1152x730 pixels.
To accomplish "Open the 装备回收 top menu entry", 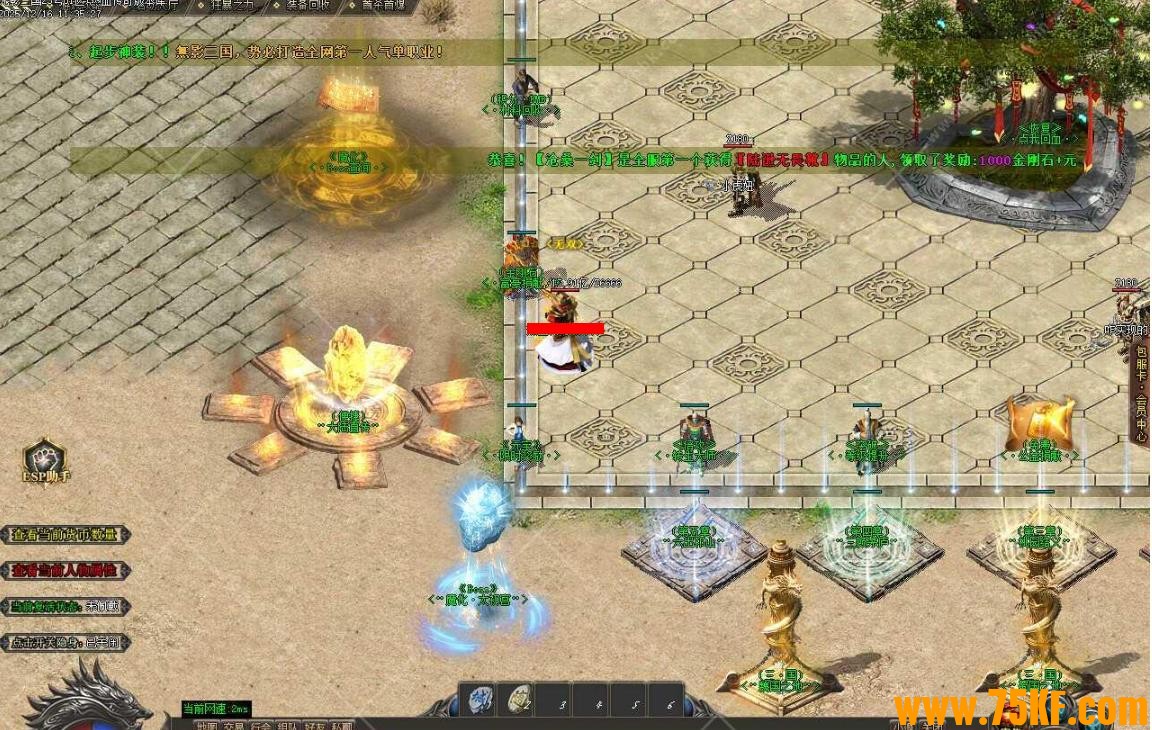I will (305, 5).
